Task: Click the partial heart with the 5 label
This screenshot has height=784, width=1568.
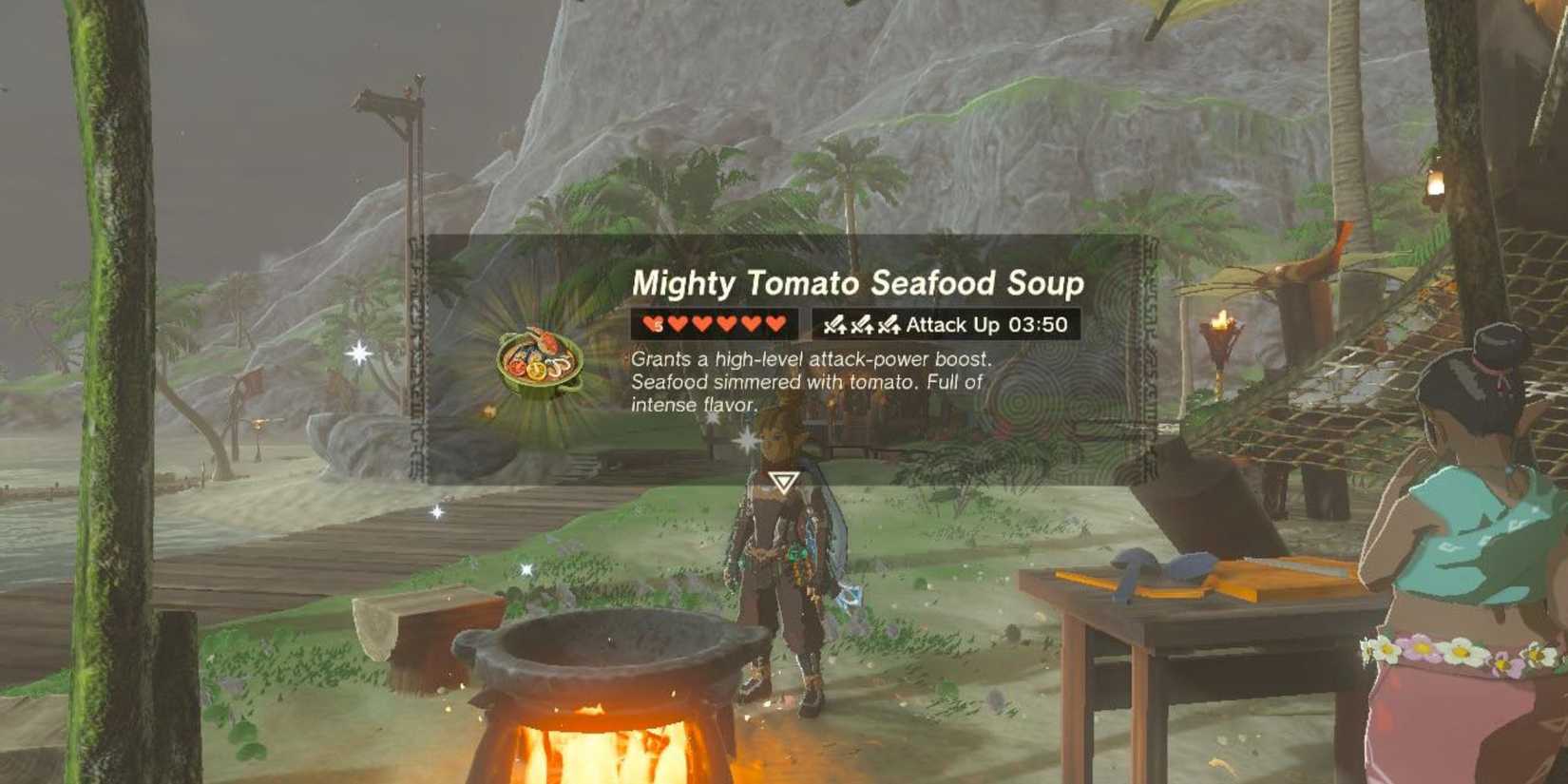Action: 654,324
